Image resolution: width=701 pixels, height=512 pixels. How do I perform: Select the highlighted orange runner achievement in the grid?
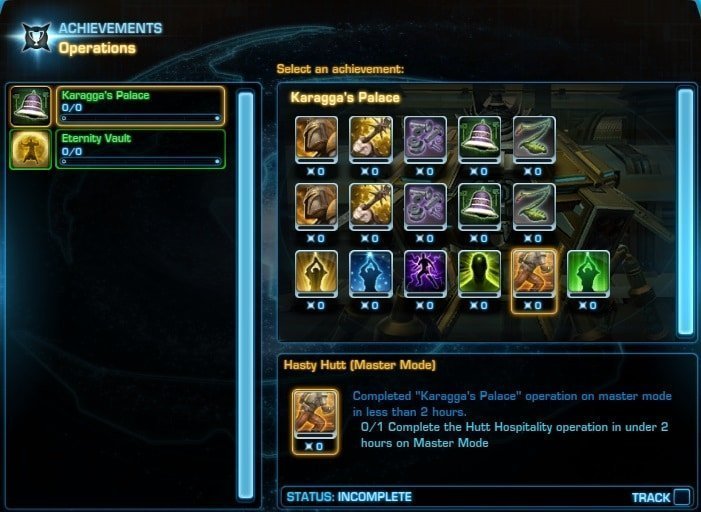(x=532, y=275)
